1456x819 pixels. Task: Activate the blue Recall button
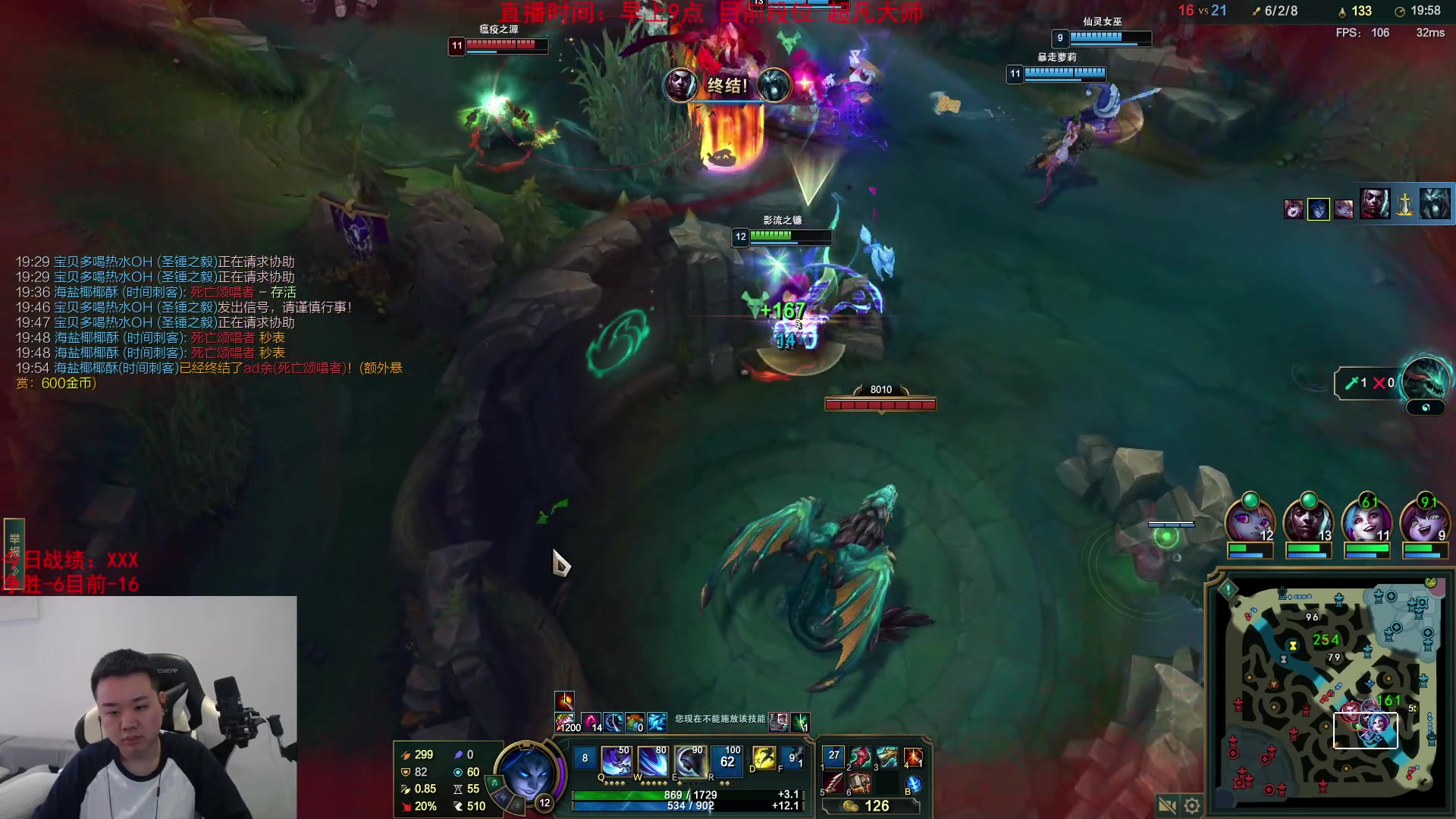914,784
